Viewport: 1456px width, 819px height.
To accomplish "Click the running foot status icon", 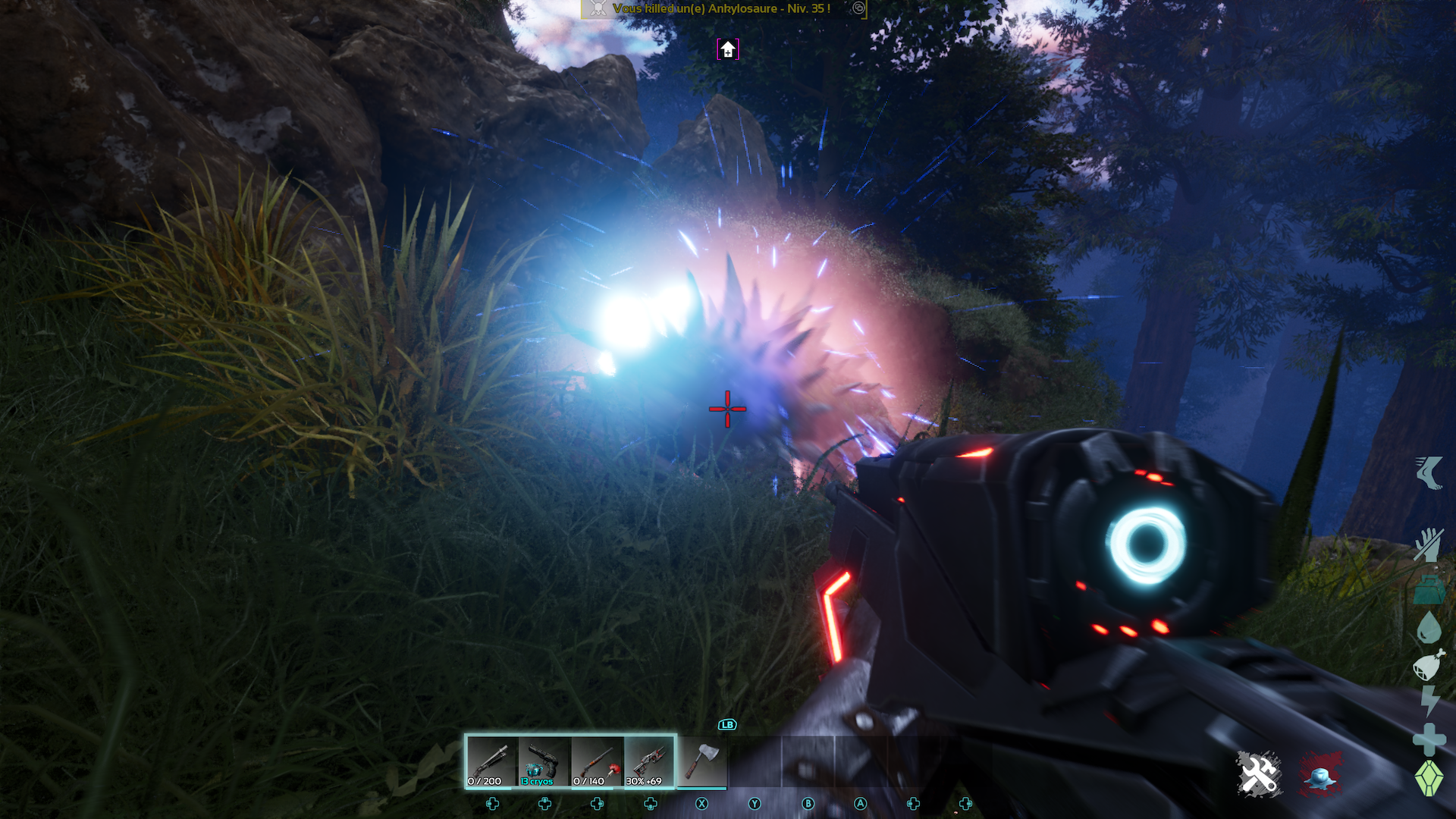I will point(1429,472).
